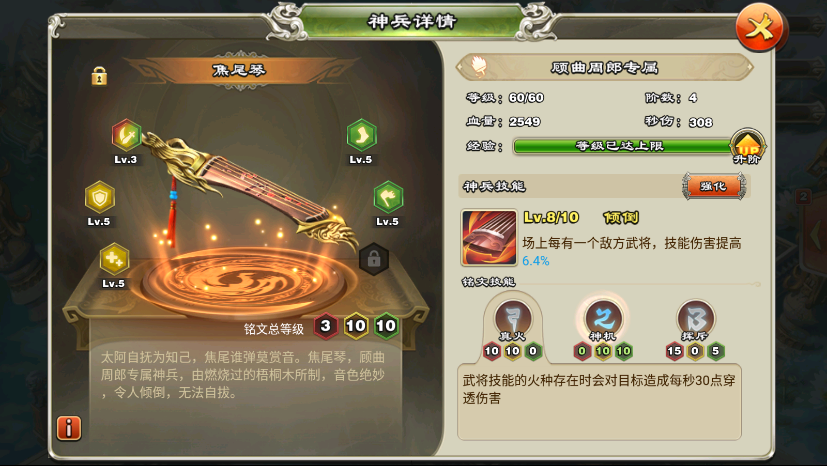Select the green flag rune slot

click(388, 196)
